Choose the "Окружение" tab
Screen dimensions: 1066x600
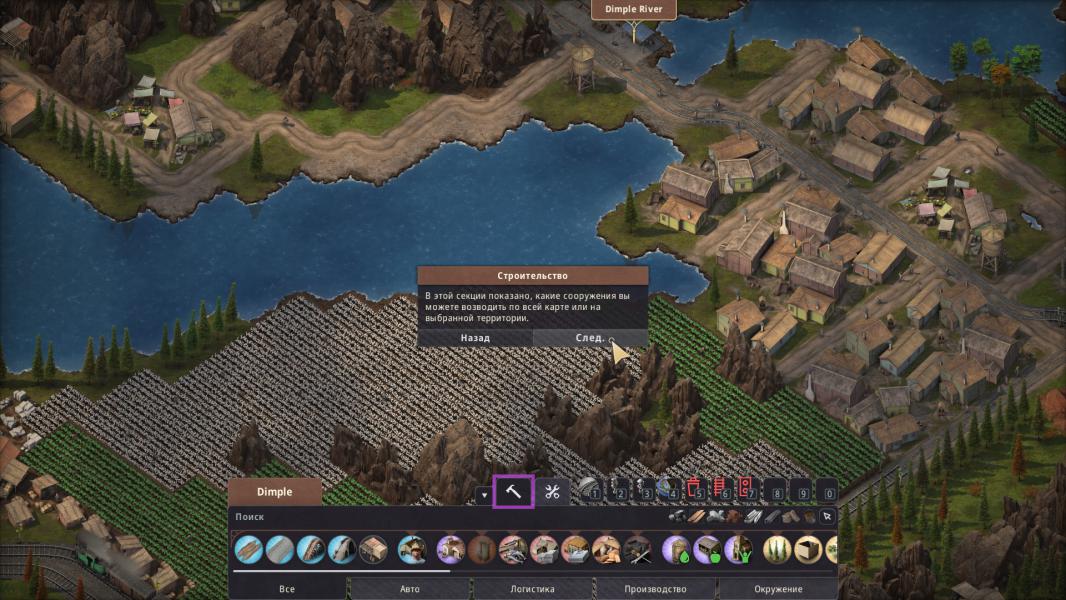pos(778,589)
